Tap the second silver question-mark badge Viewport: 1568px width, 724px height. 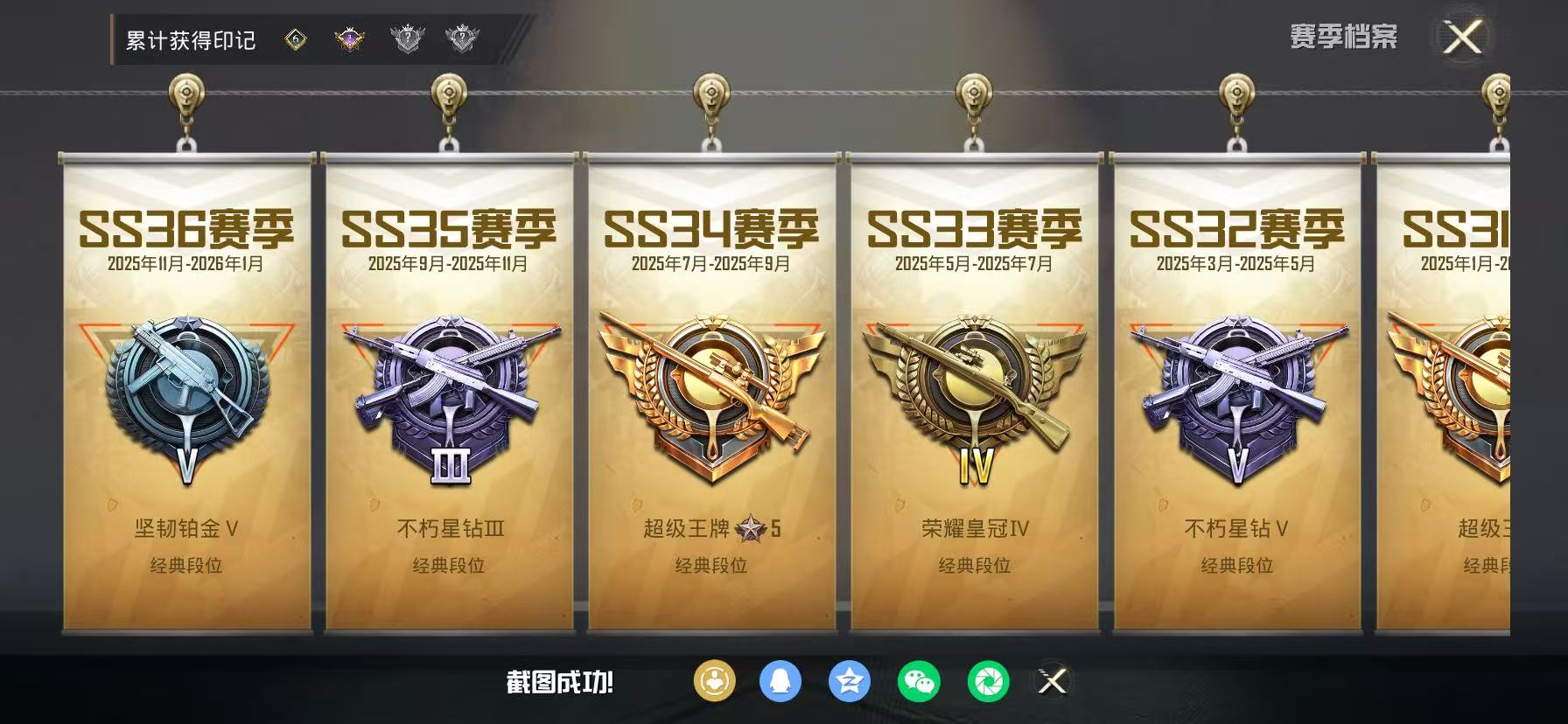(x=461, y=38)
